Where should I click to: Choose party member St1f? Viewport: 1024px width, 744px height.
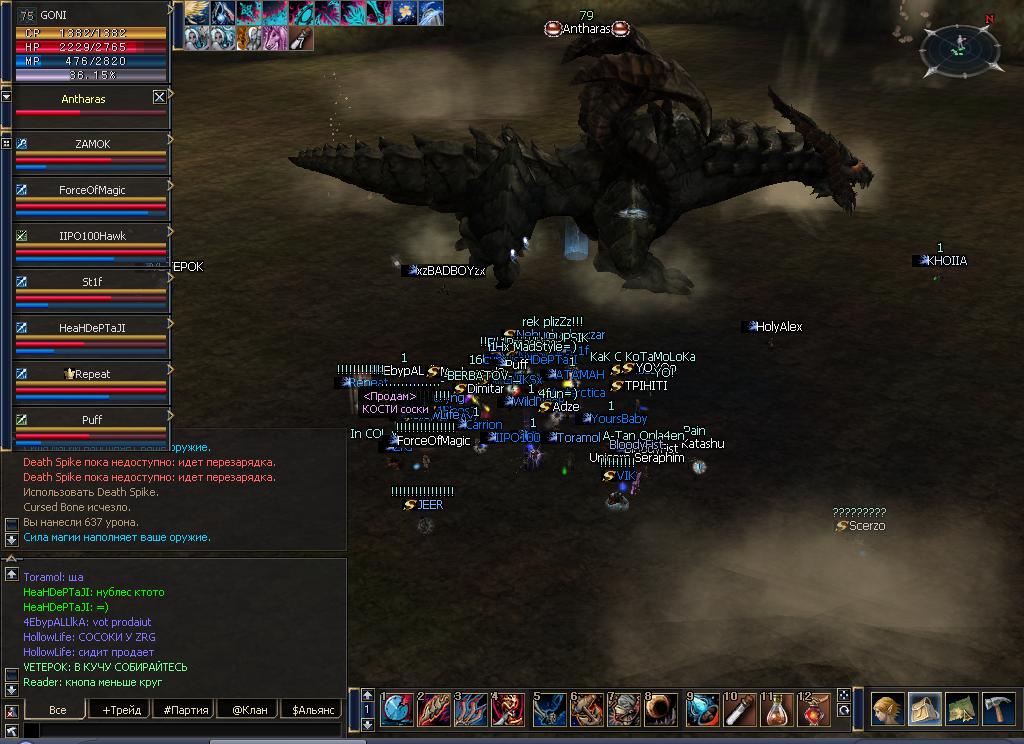pos(92,282)
